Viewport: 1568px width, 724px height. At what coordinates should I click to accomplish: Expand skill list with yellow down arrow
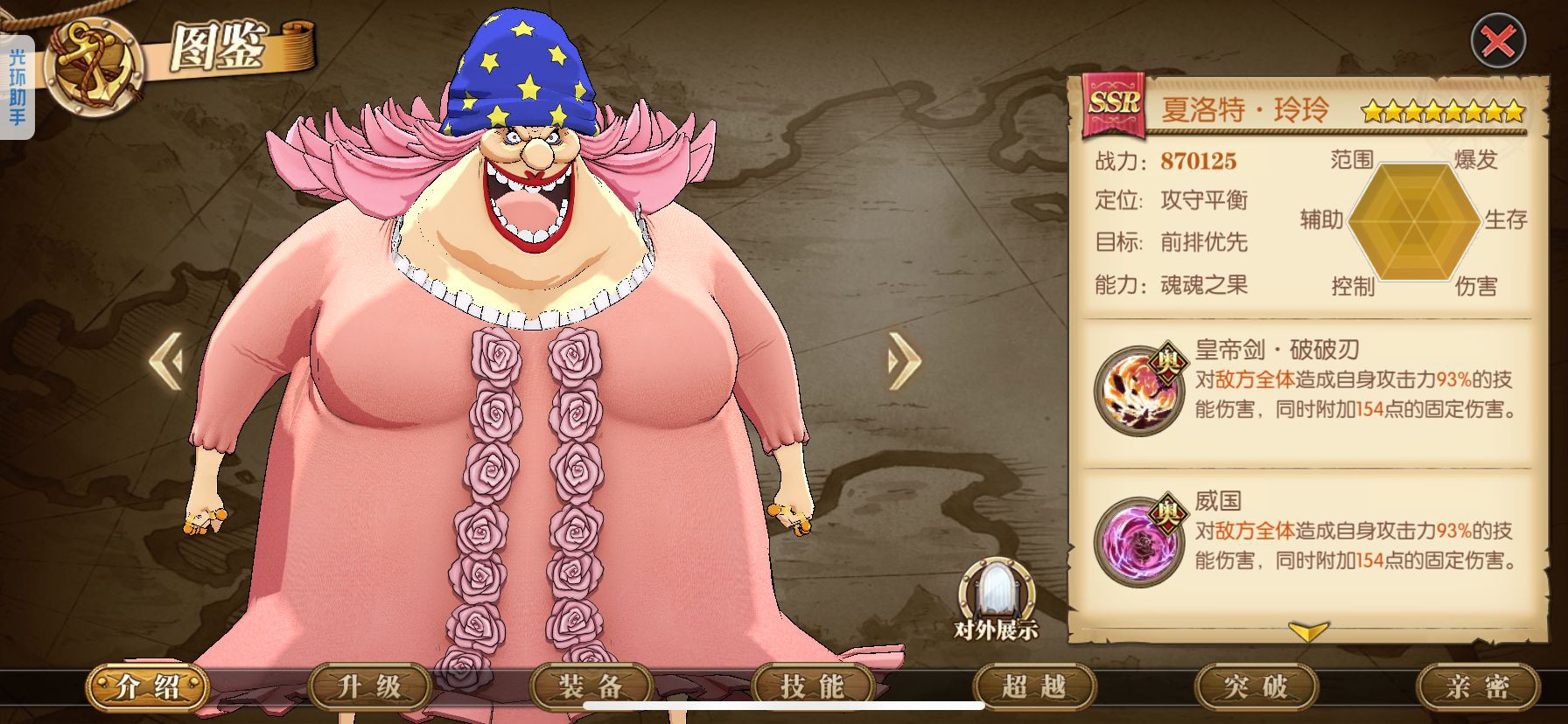pyautogui.click(x=1308, y=630)
